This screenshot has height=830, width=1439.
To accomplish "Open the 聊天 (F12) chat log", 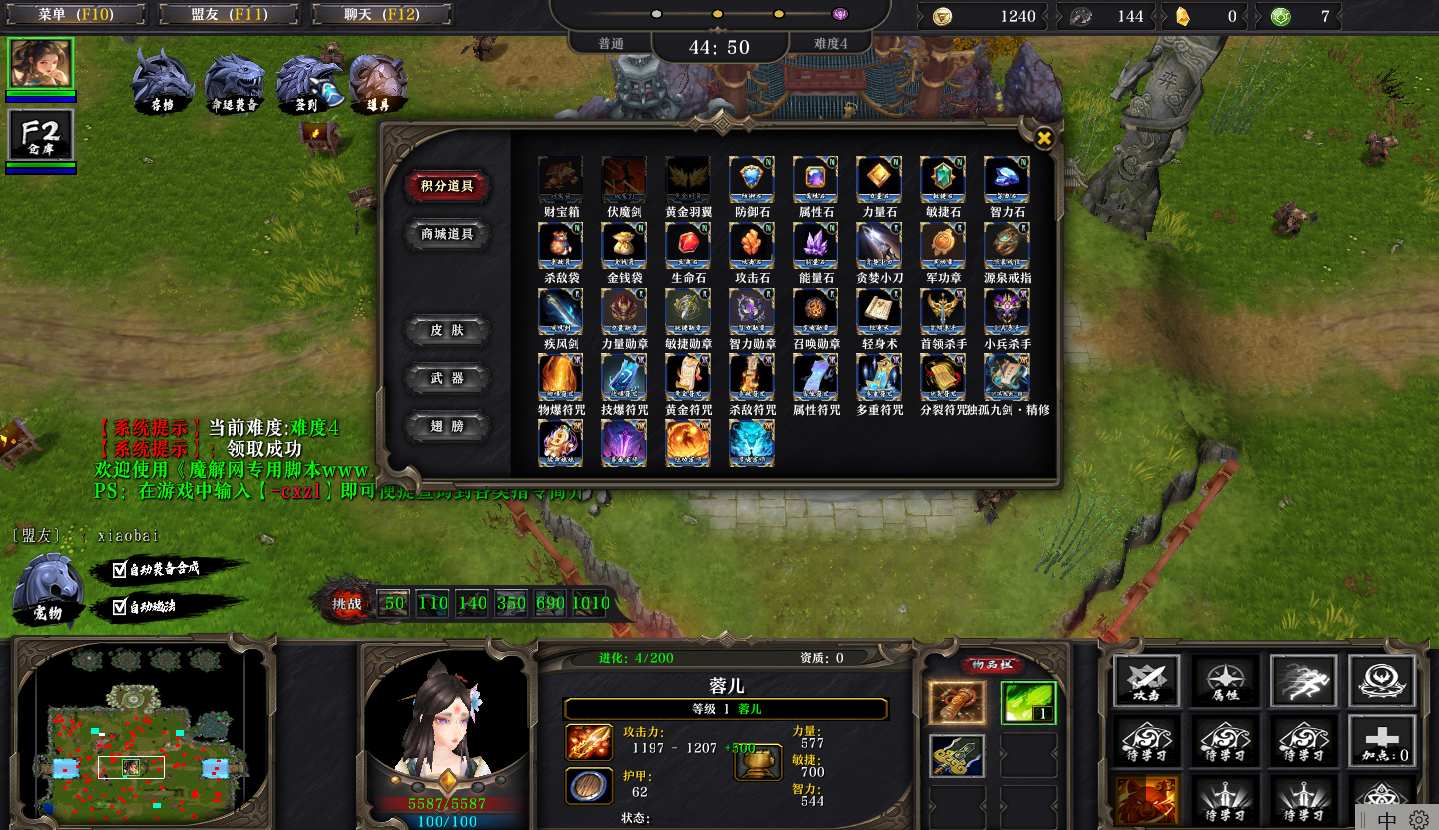I will [381, 15].
